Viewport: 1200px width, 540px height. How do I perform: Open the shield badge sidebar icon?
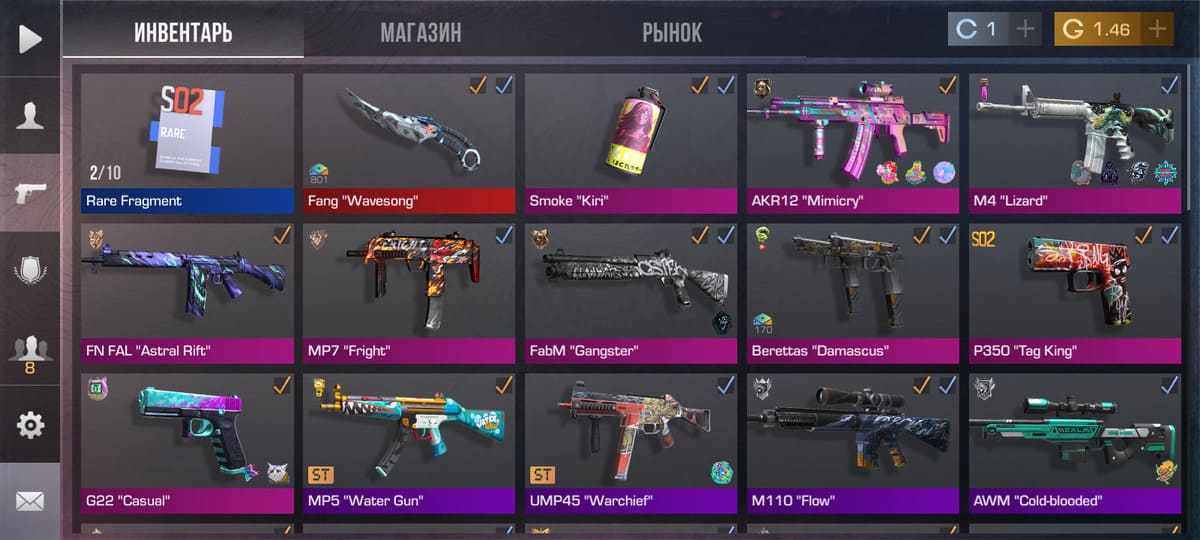click(x=30, y=270)
